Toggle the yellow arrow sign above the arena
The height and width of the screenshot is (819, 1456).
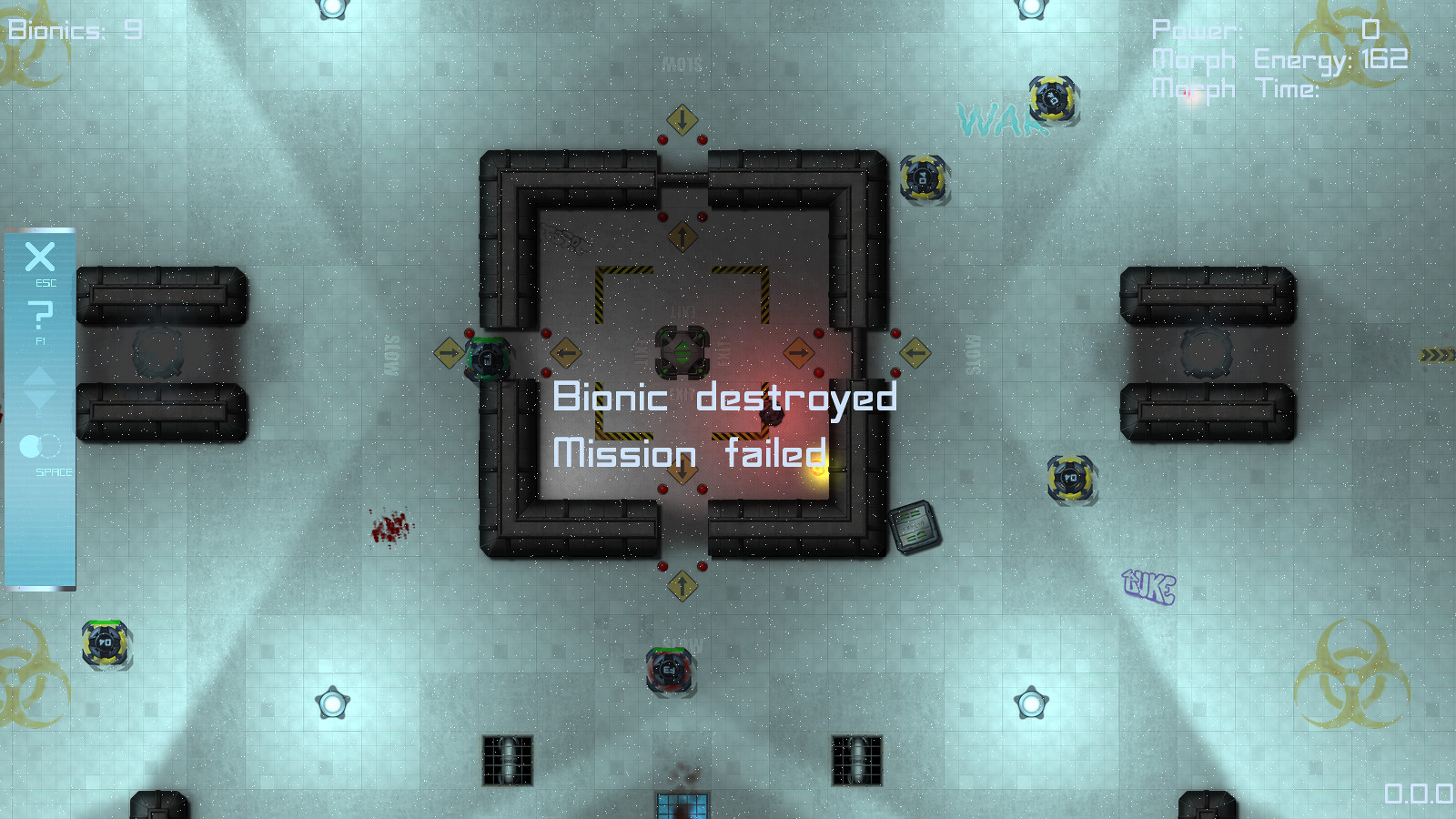point(681,117)
